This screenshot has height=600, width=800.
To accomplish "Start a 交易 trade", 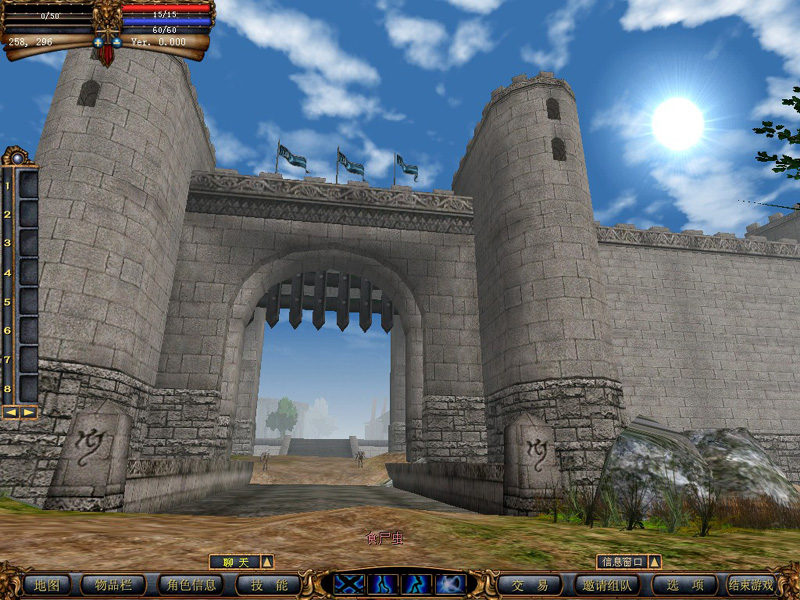I will pos(529,585).
